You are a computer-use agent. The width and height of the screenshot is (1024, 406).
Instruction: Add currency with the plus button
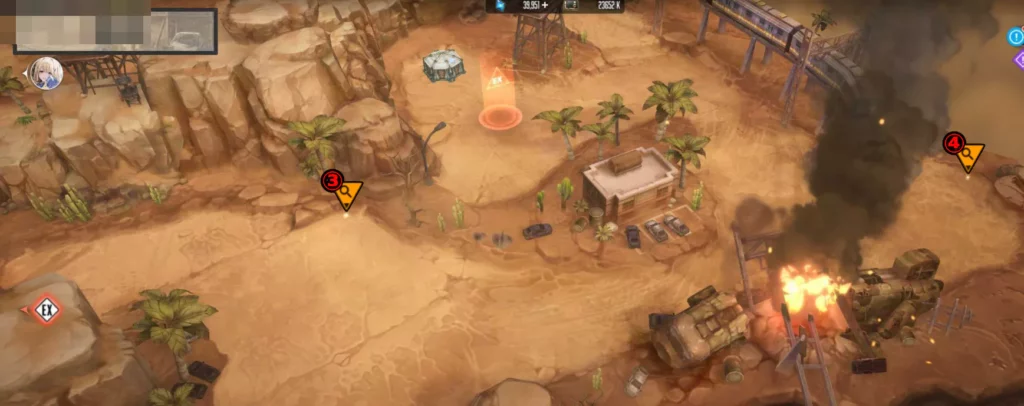546,6
